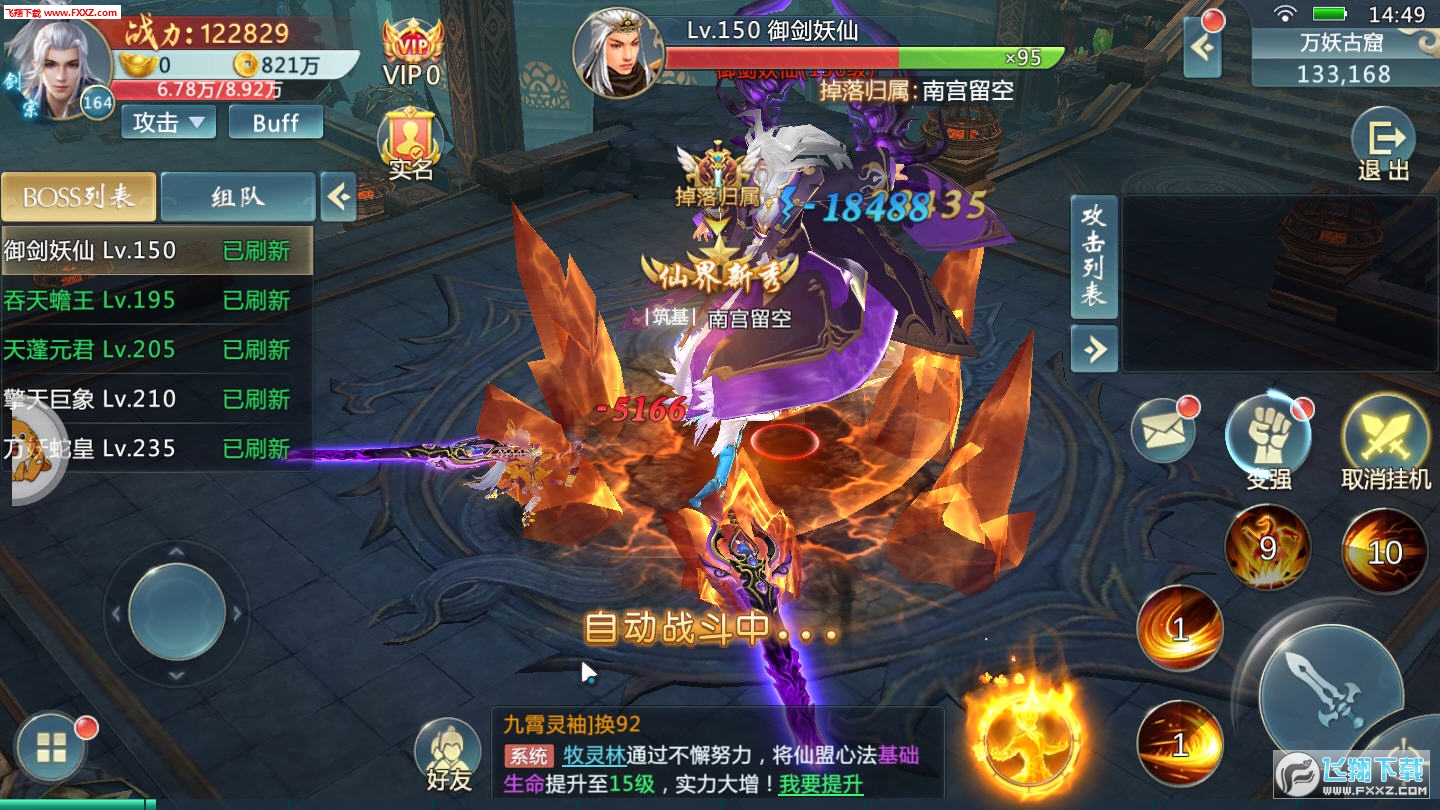This screenshot has width=1440, height=810.
Task: Tap the 变强 fist icon
Action: pos(1270,430)
